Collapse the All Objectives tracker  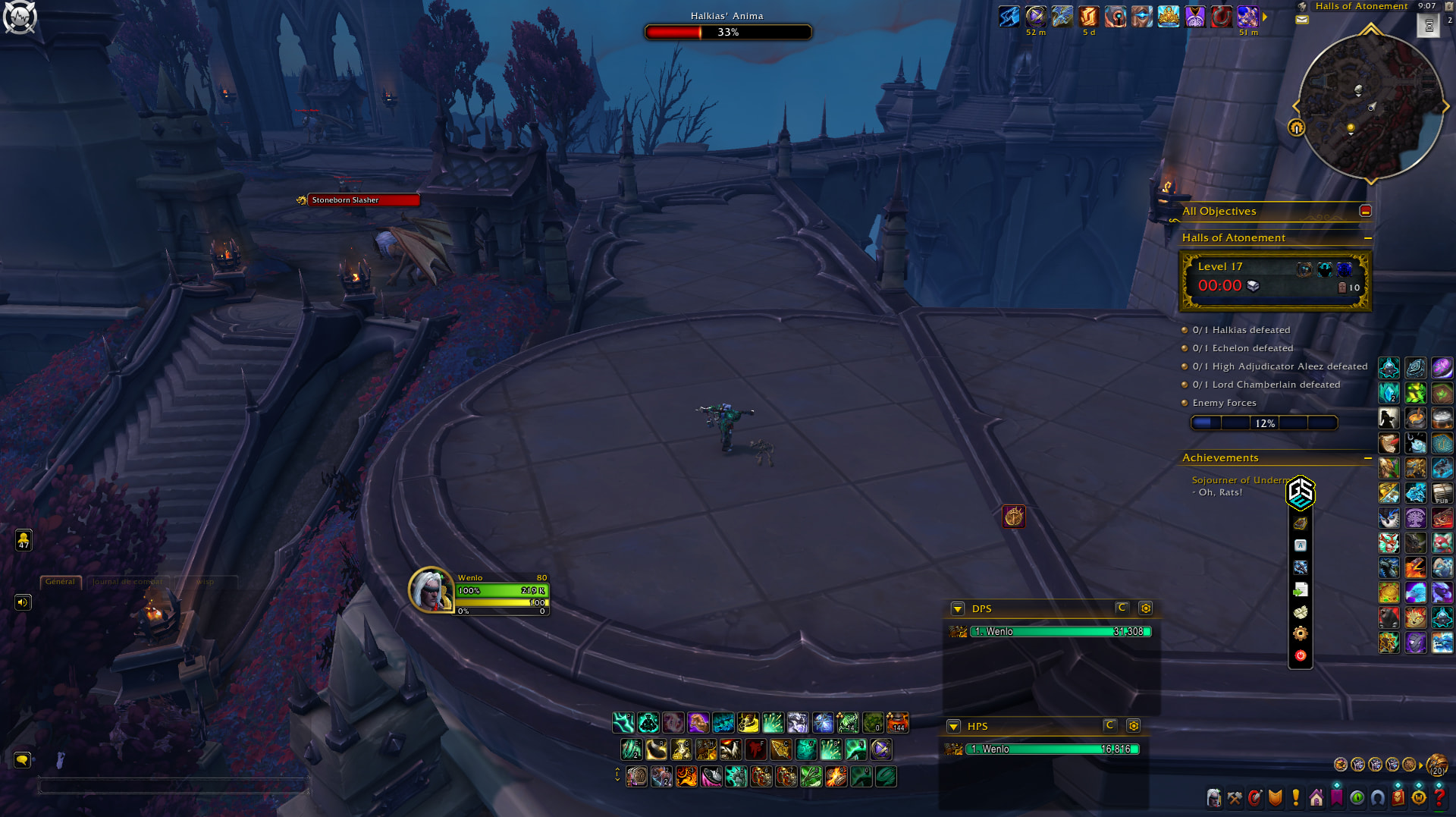click(x=1365, y=211)
